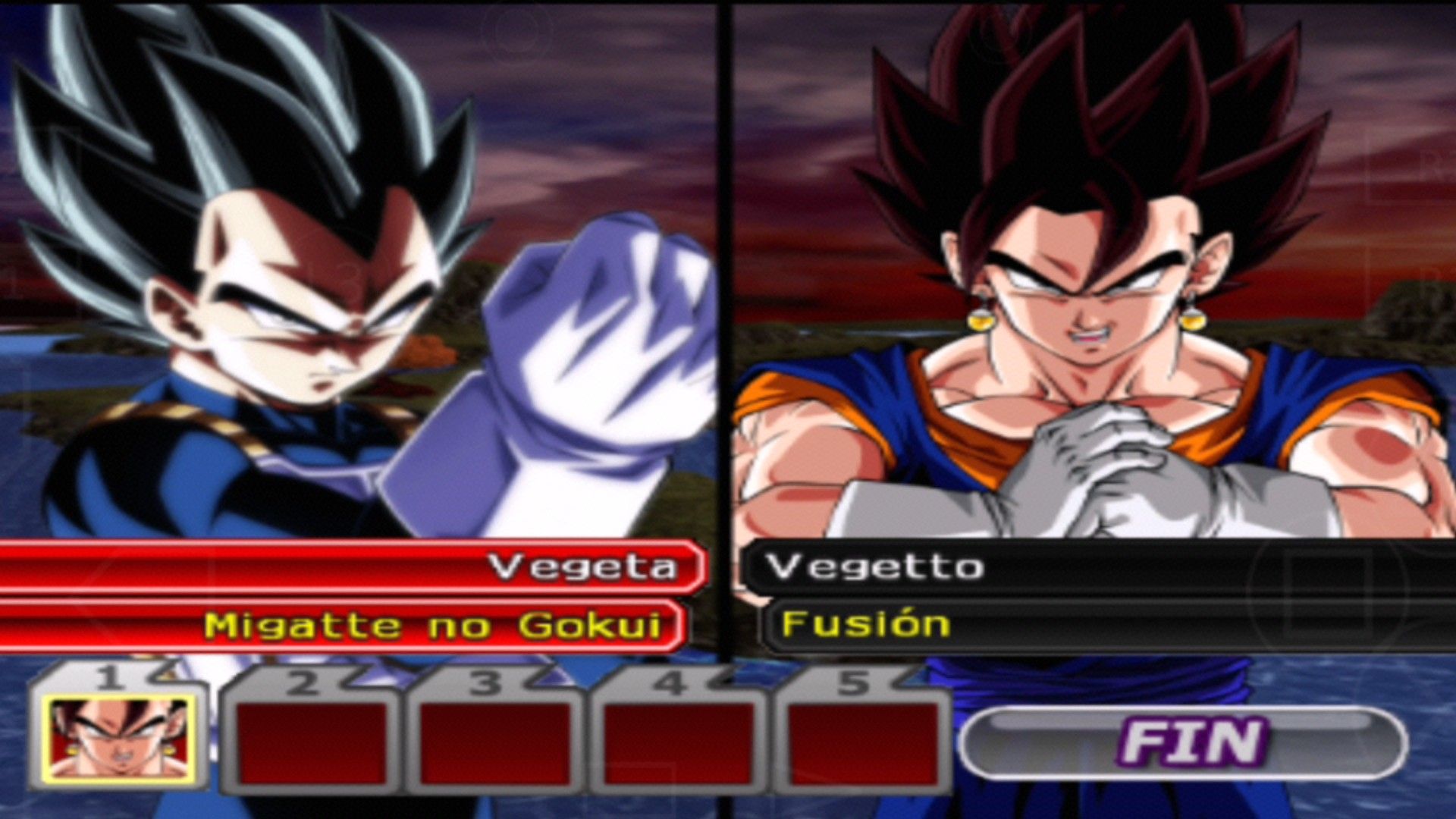This screenshot has width=1456, height=819.
Task: Select the Migatte no Gokui form bar
Action: [x=341, y=626]
